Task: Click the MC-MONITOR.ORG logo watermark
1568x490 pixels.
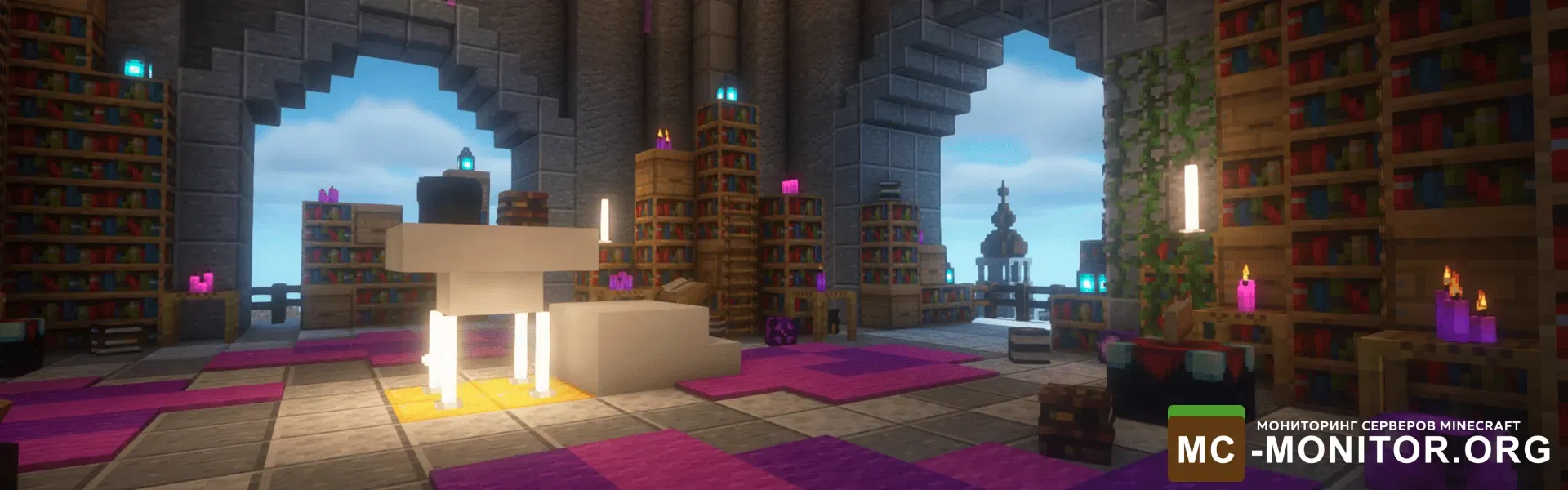Action: tap(1359, 443)
